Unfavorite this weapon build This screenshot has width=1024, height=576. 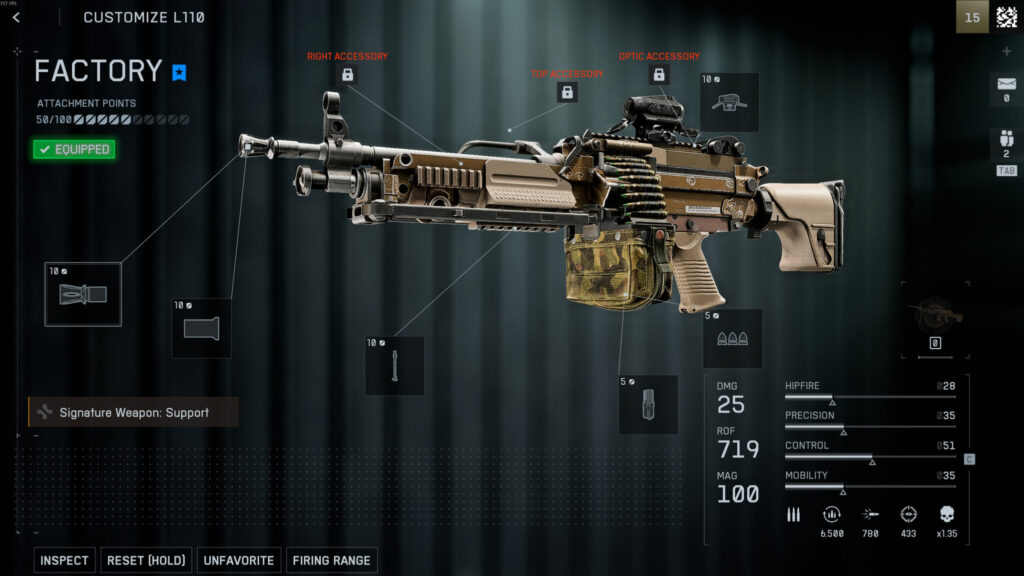(x=239, y=560)
